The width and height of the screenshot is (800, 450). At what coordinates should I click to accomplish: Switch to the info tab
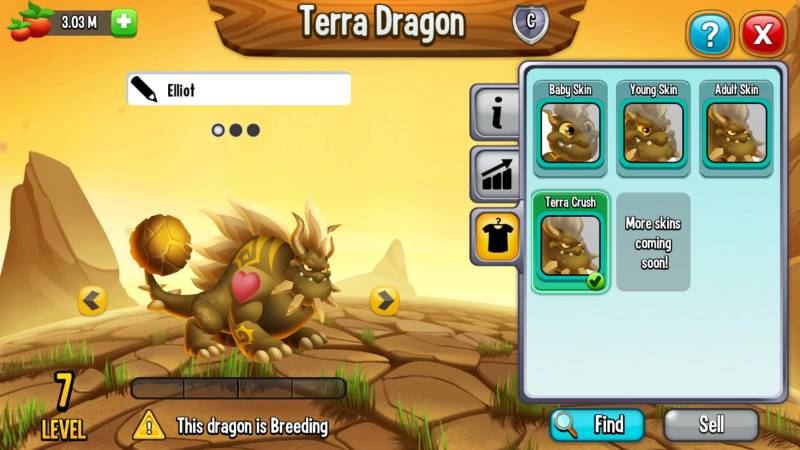click(496, 114)
